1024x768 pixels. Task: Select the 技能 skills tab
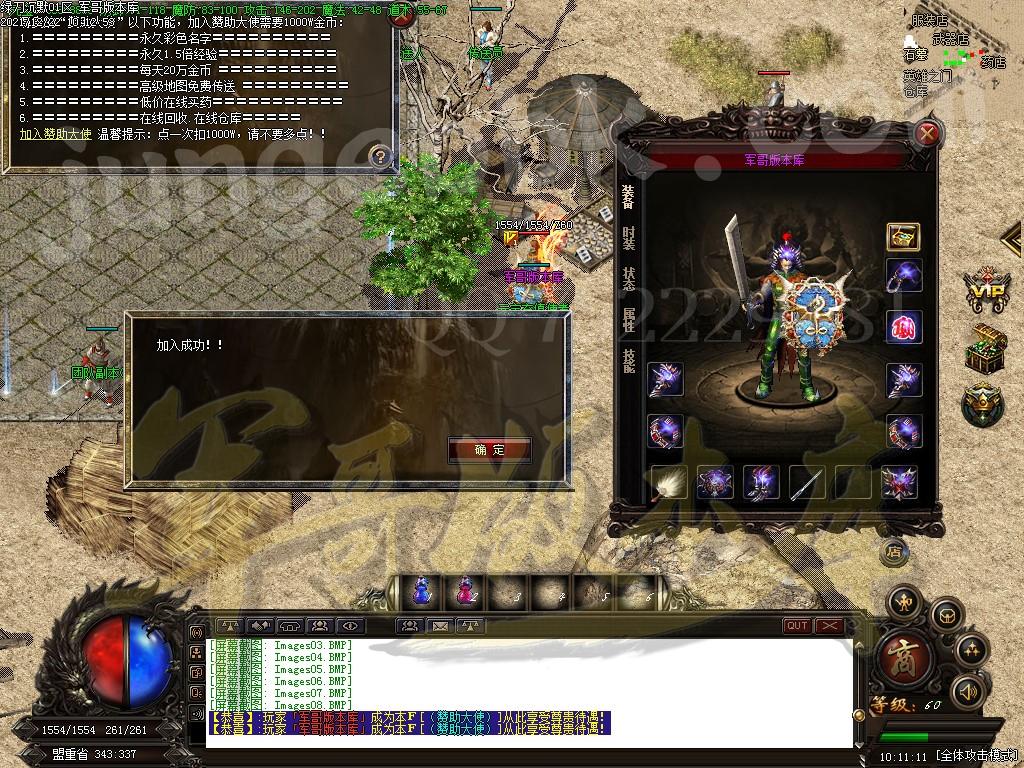pyautogui.click(x=628, y=360)
